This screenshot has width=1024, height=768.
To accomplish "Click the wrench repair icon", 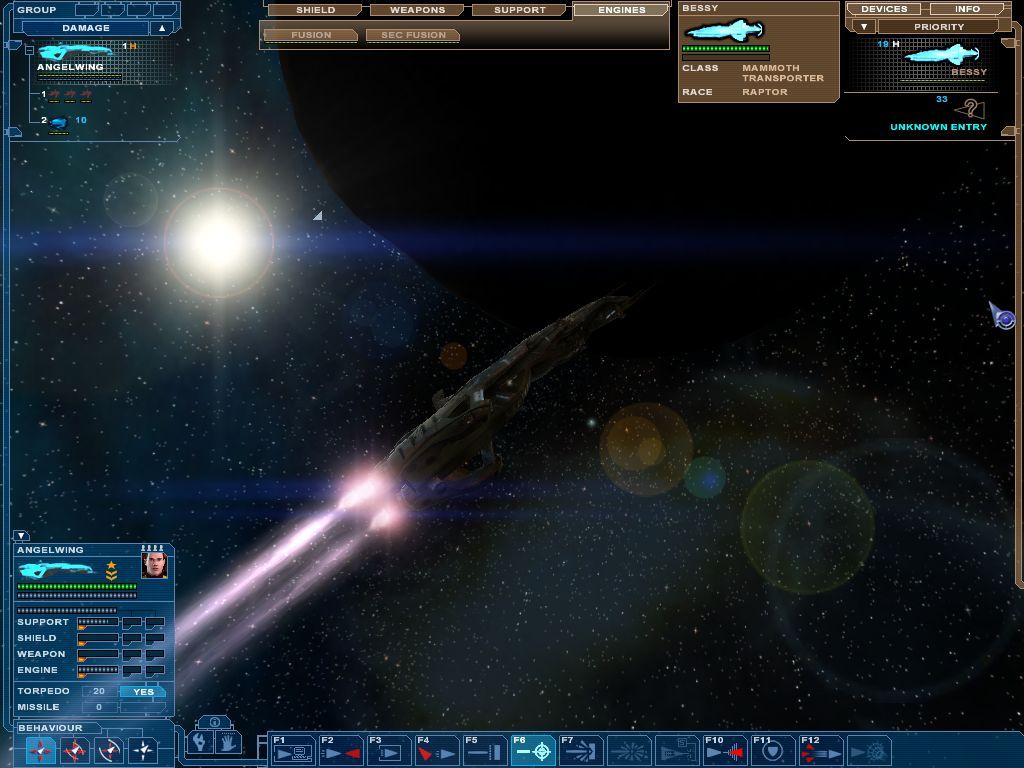I will (200, 743).
